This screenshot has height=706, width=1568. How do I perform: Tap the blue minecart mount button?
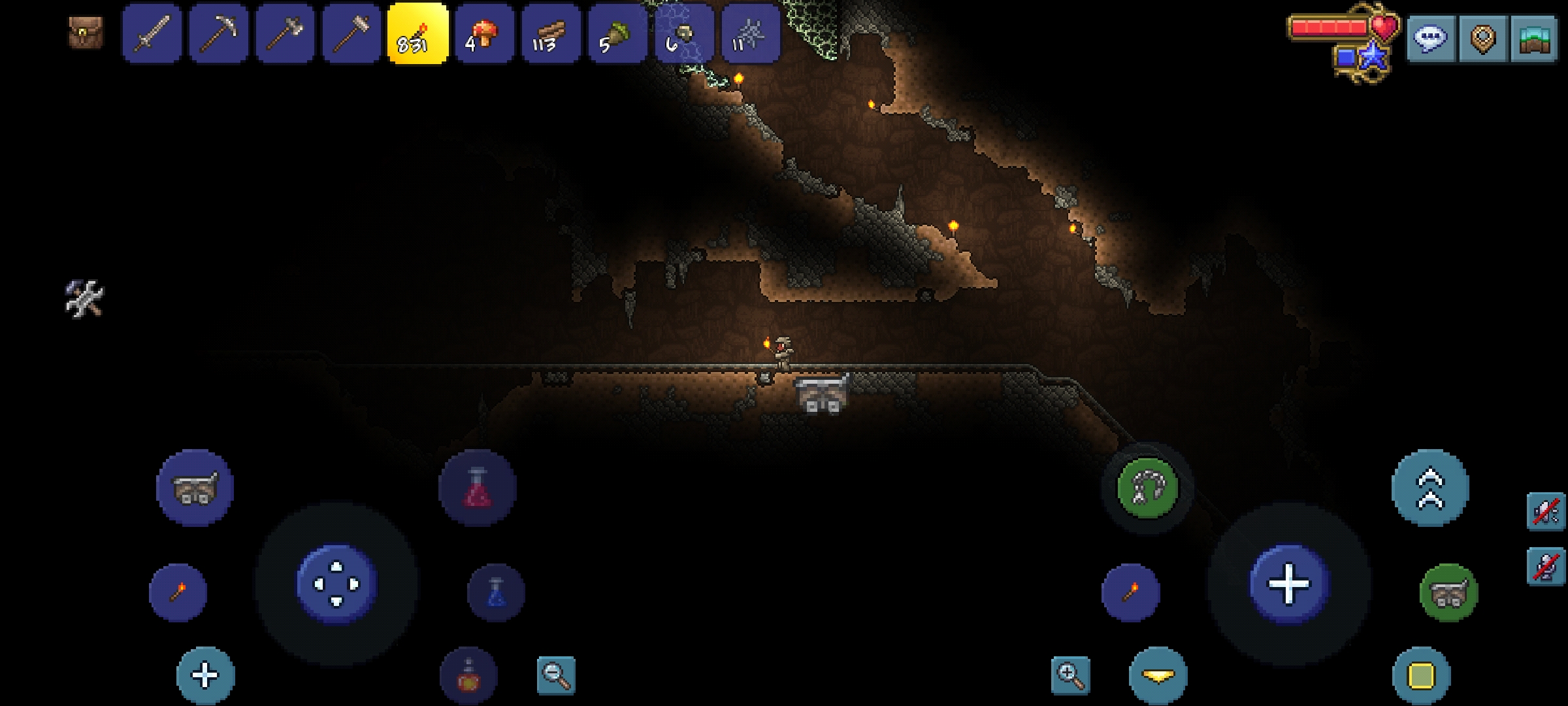pos(195,488)
